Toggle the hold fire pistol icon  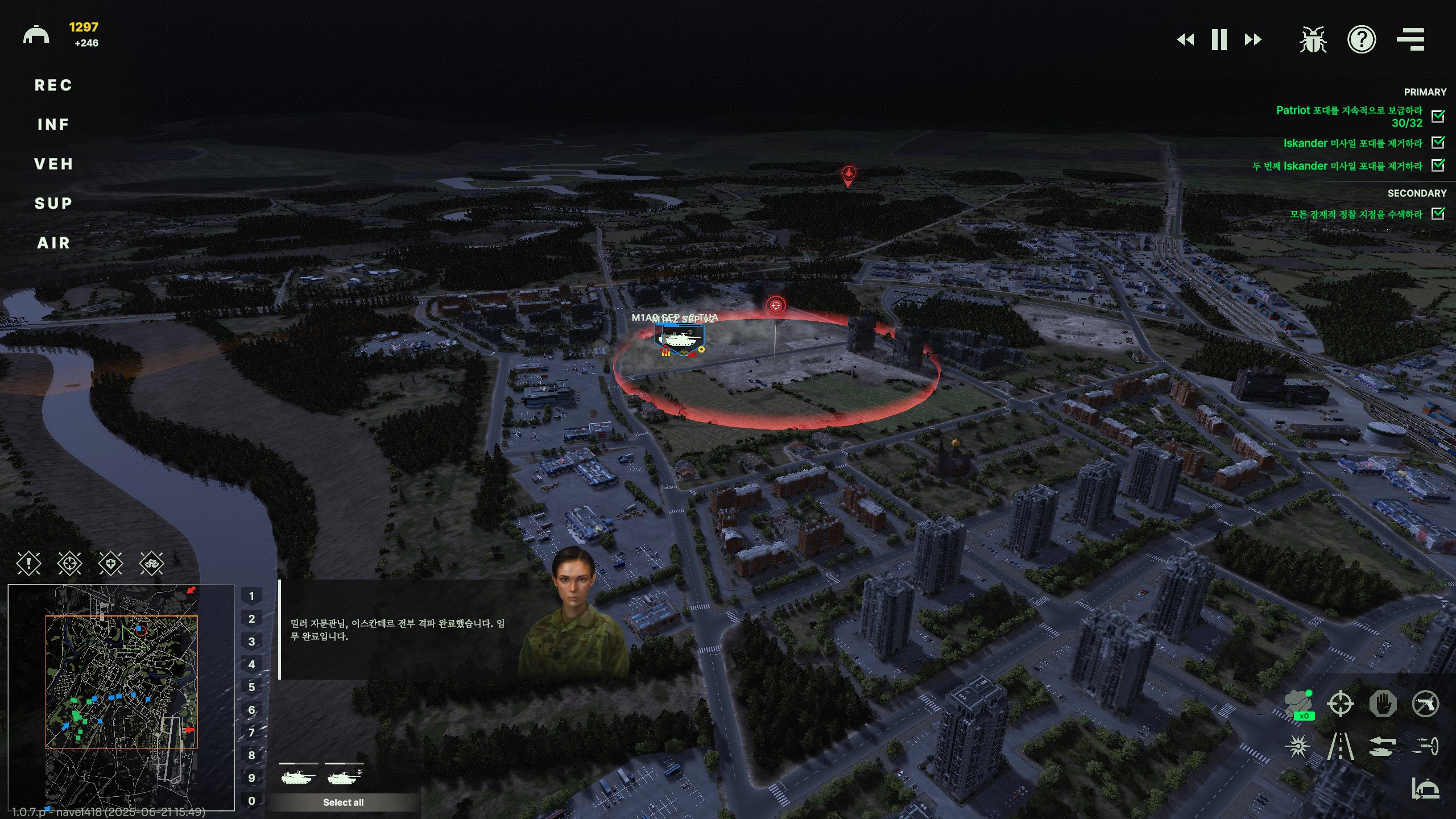click(1425, 704)
